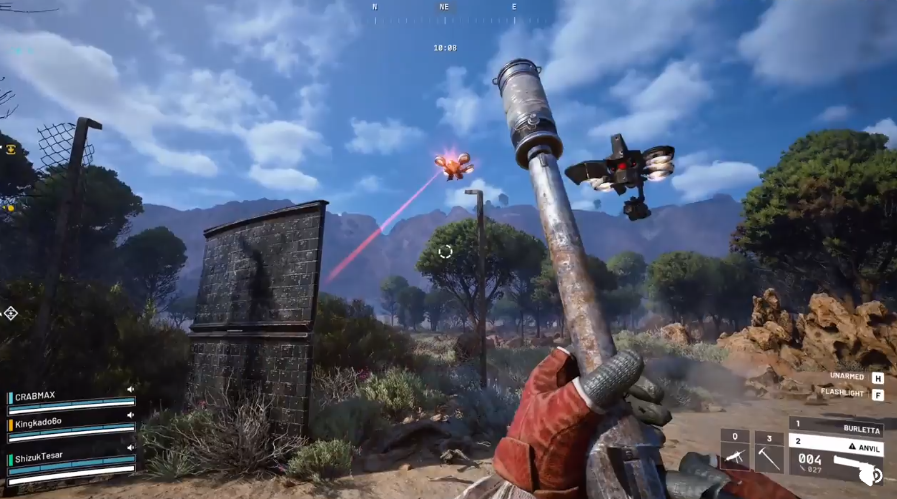Screen dimensions: 897x499
Task: Select squad member CRABMAX
Action: point(36,397)
